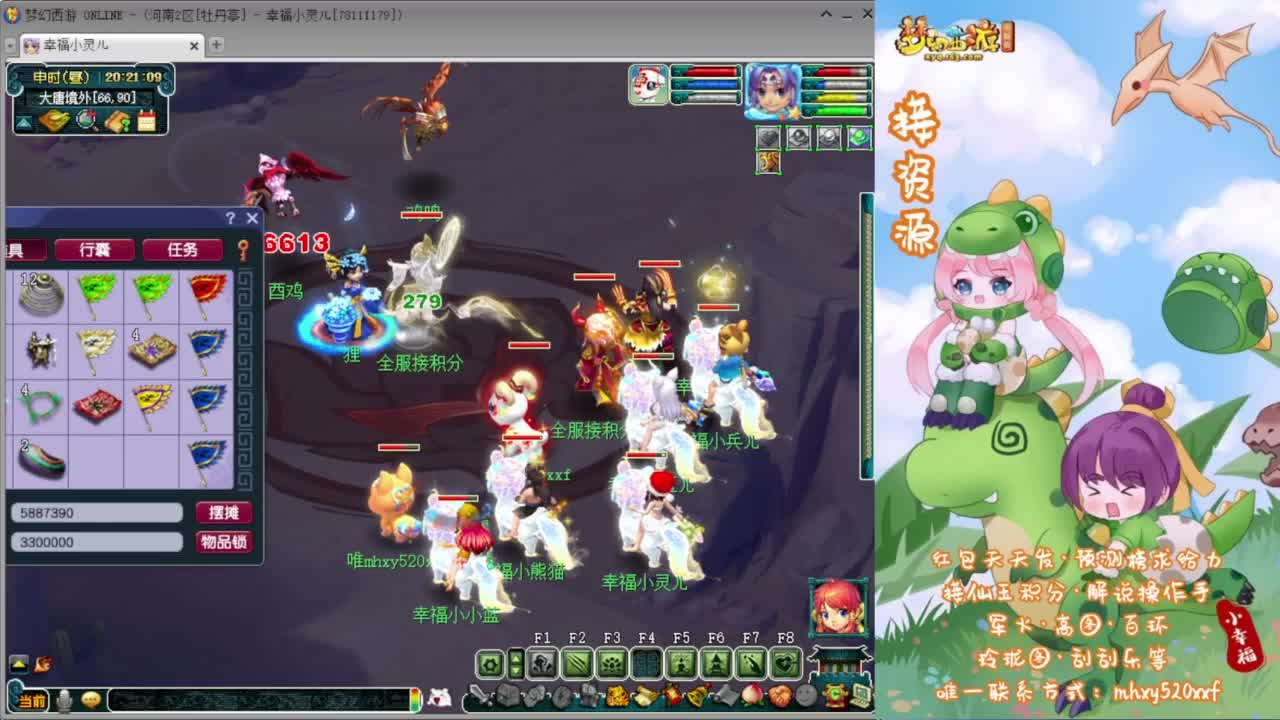The image size is (1280, 720).
Task: Open the world map magnifier icon
Action: coord(87,120)
